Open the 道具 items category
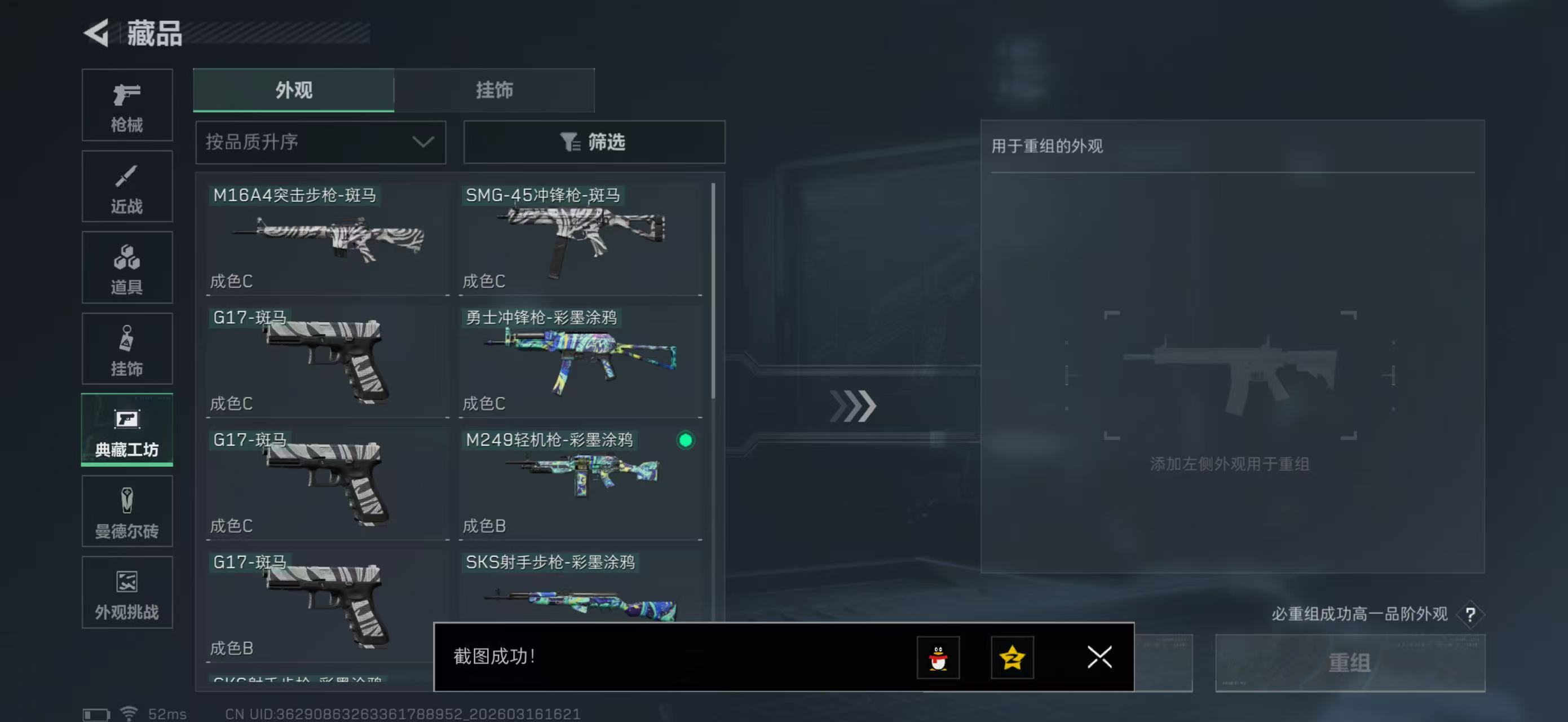 [x=127, y=268]
